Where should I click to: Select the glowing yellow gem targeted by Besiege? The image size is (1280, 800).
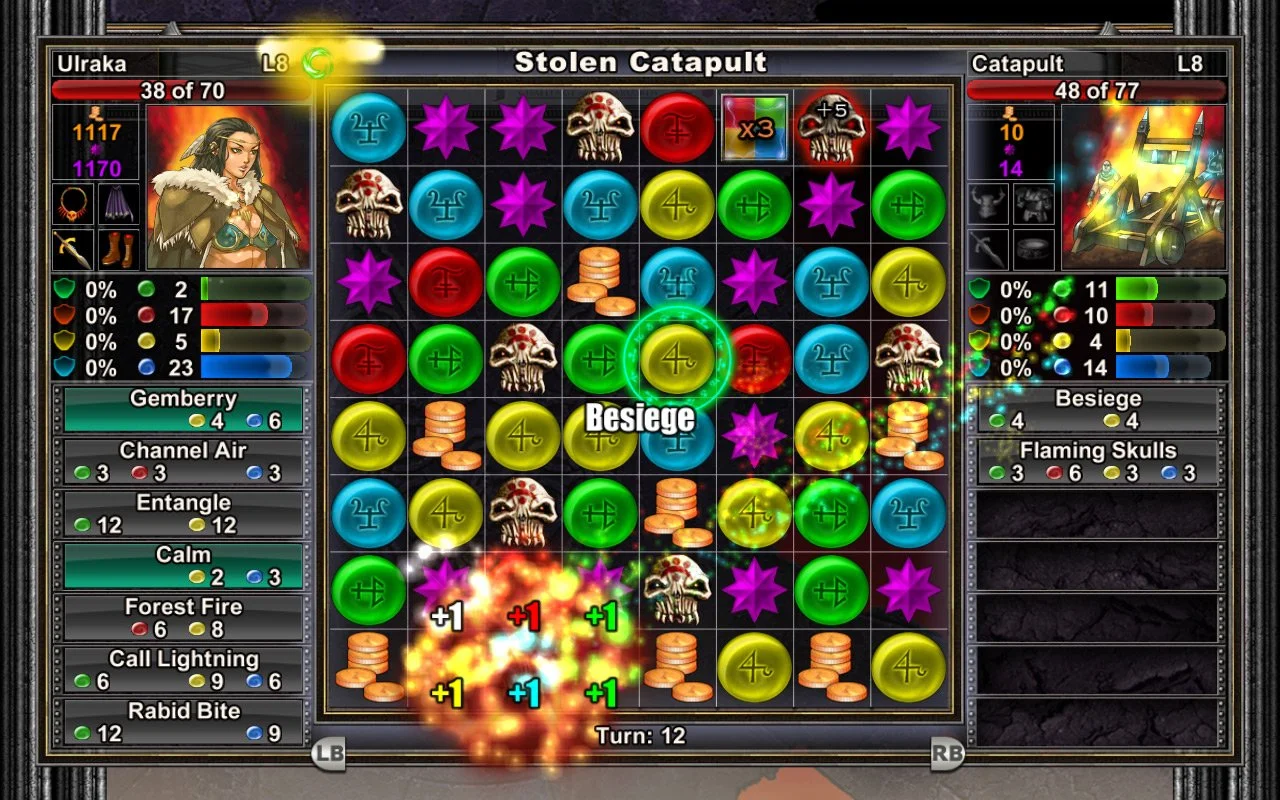tap(678, 358)
